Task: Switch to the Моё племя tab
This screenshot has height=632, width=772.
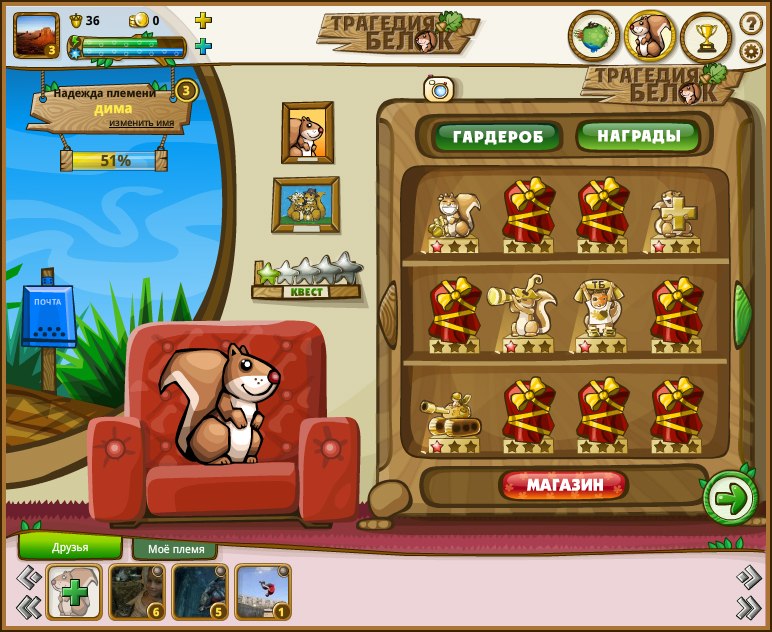Action: click(175, 549)
